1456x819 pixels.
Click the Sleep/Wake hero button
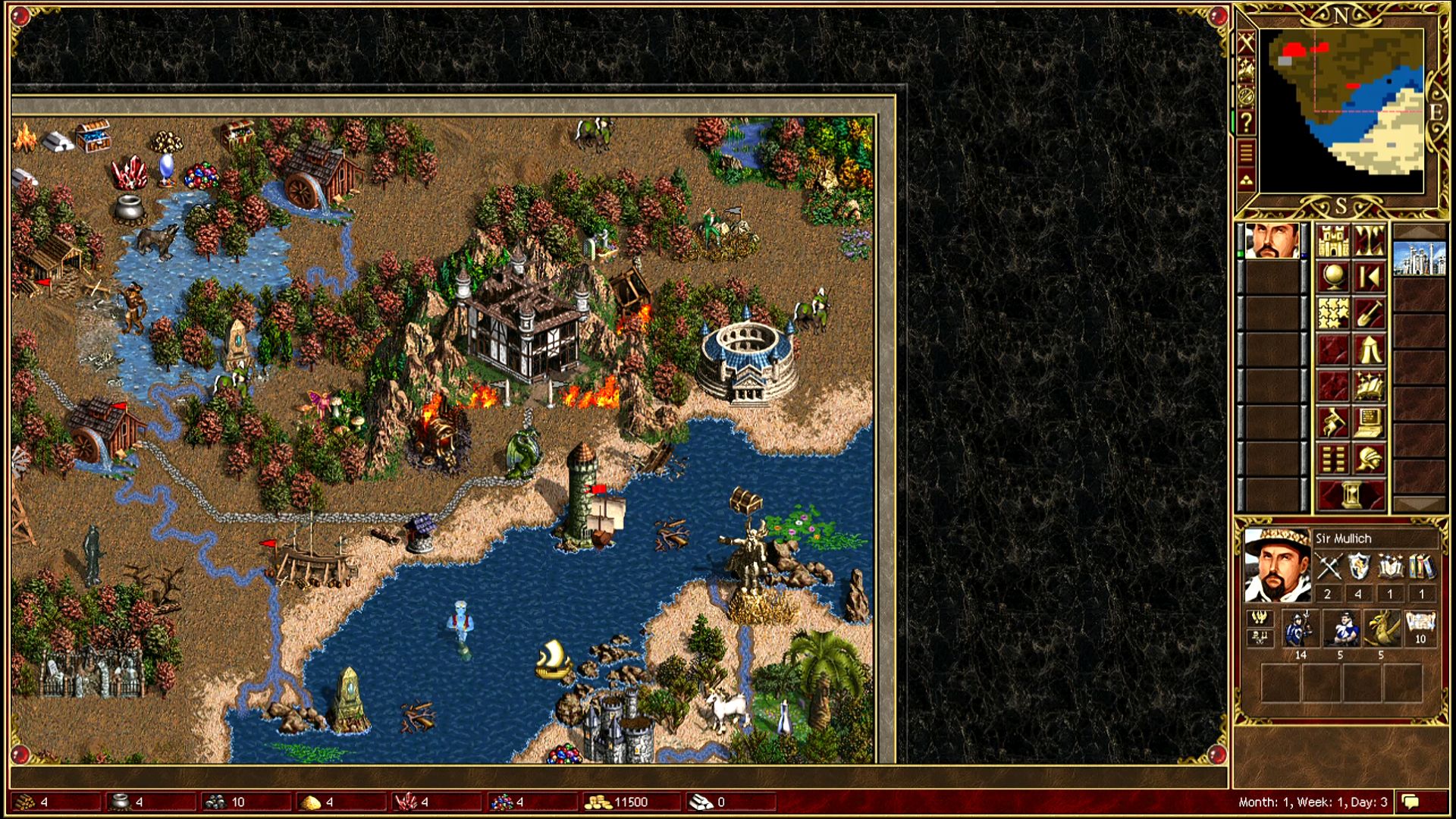[1369, 278]
